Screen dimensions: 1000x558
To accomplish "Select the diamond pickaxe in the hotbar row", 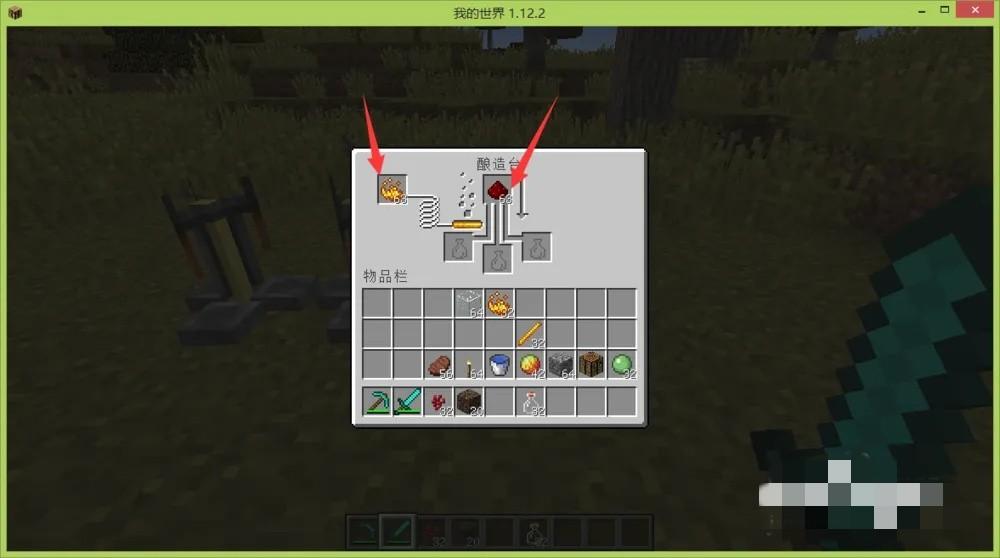I will coord(377,402).
